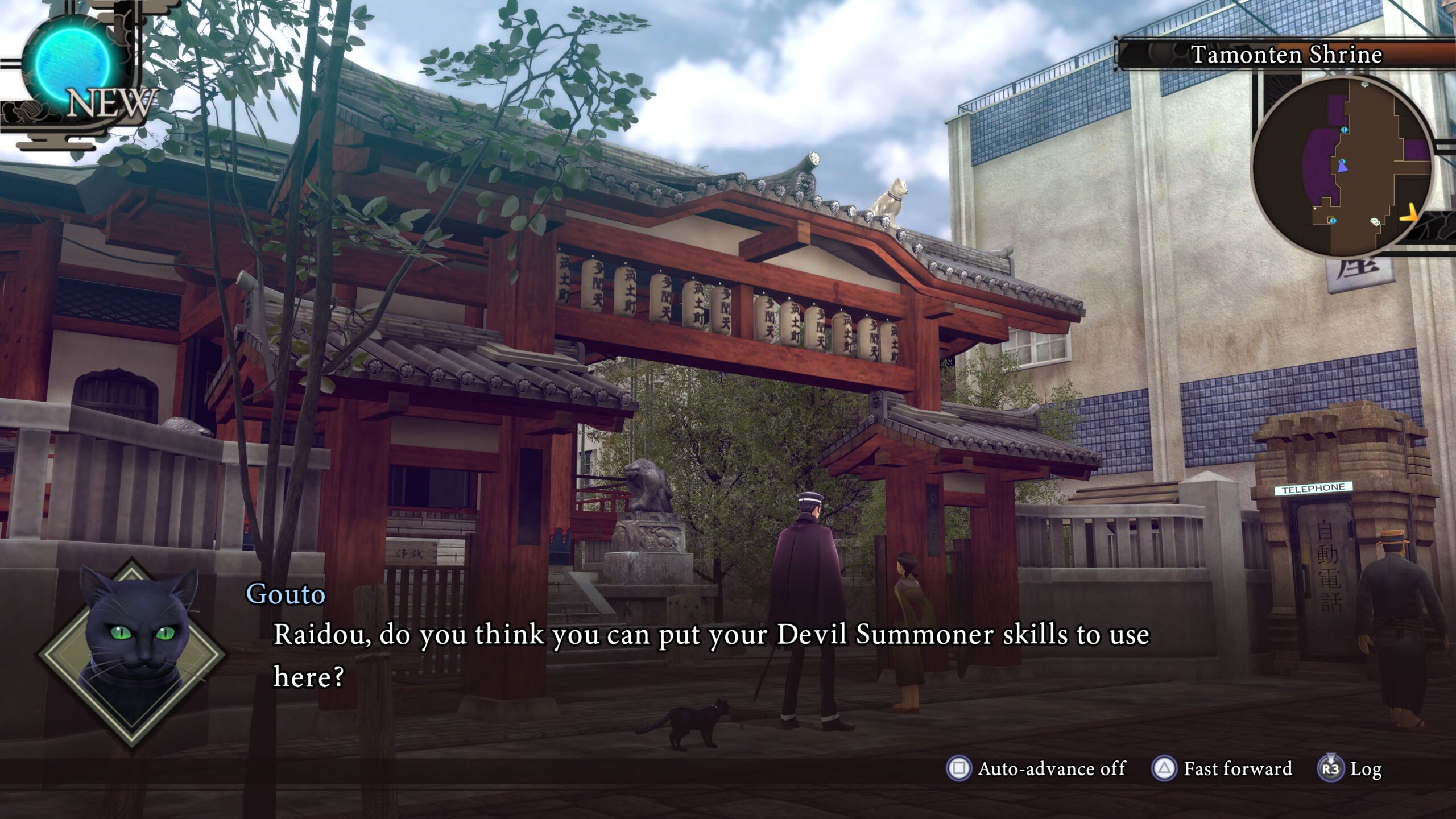The height and width of the screenshot is (819, 1456).
Task: Toggle the Auto-advance off option
Action: click(1036, 768)
